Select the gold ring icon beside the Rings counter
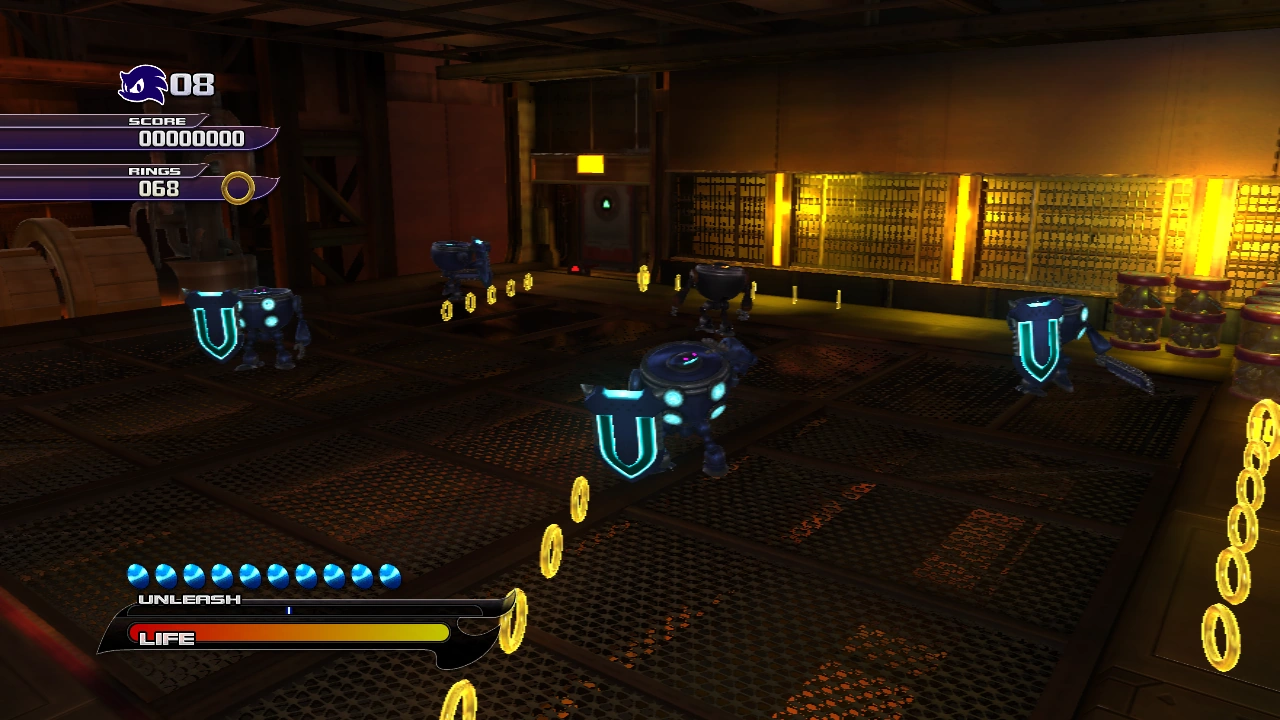The width and height of the screenshot is (1280, 720). (238, 187)
